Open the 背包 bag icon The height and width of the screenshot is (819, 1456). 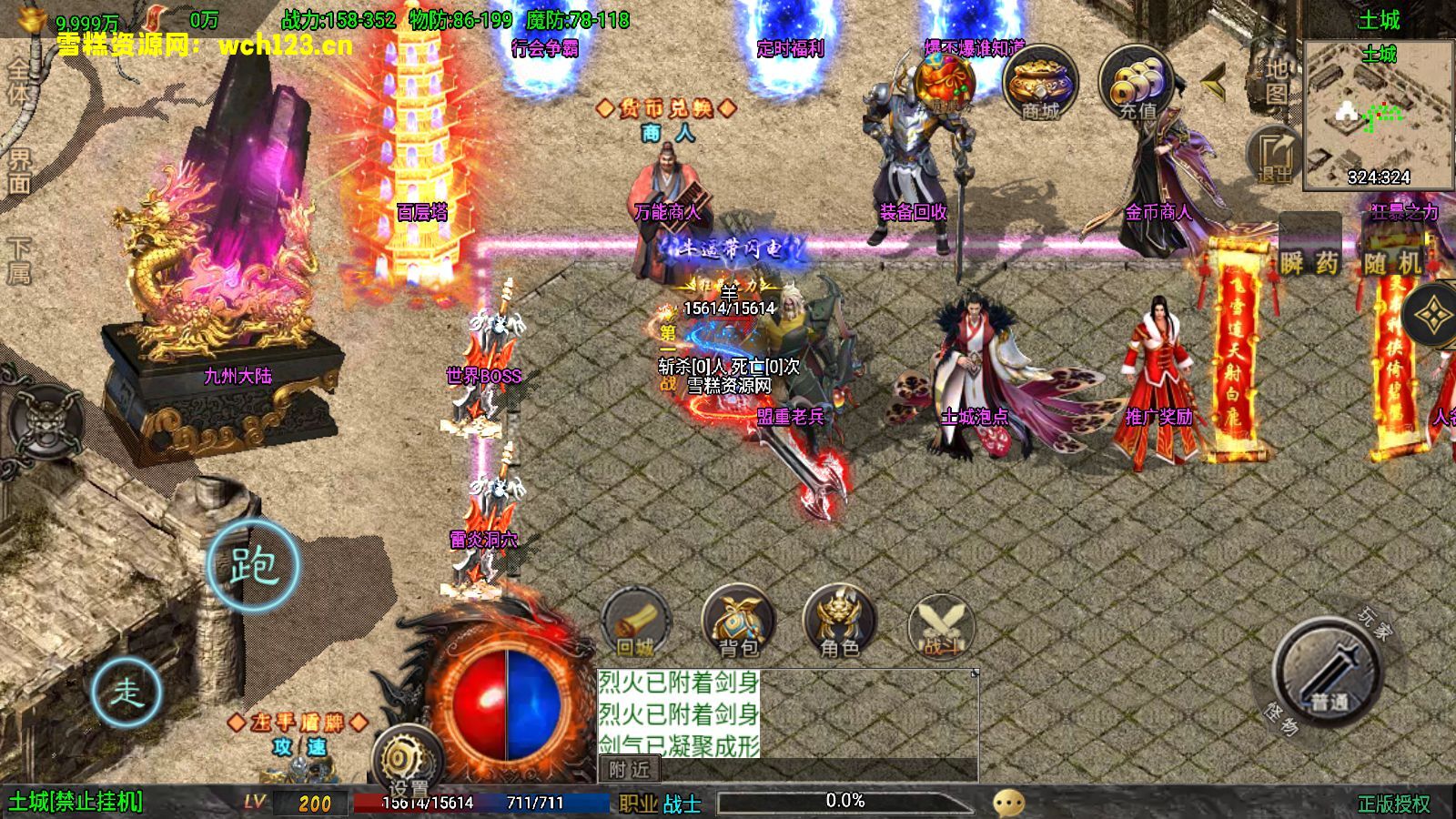(738, 623)
